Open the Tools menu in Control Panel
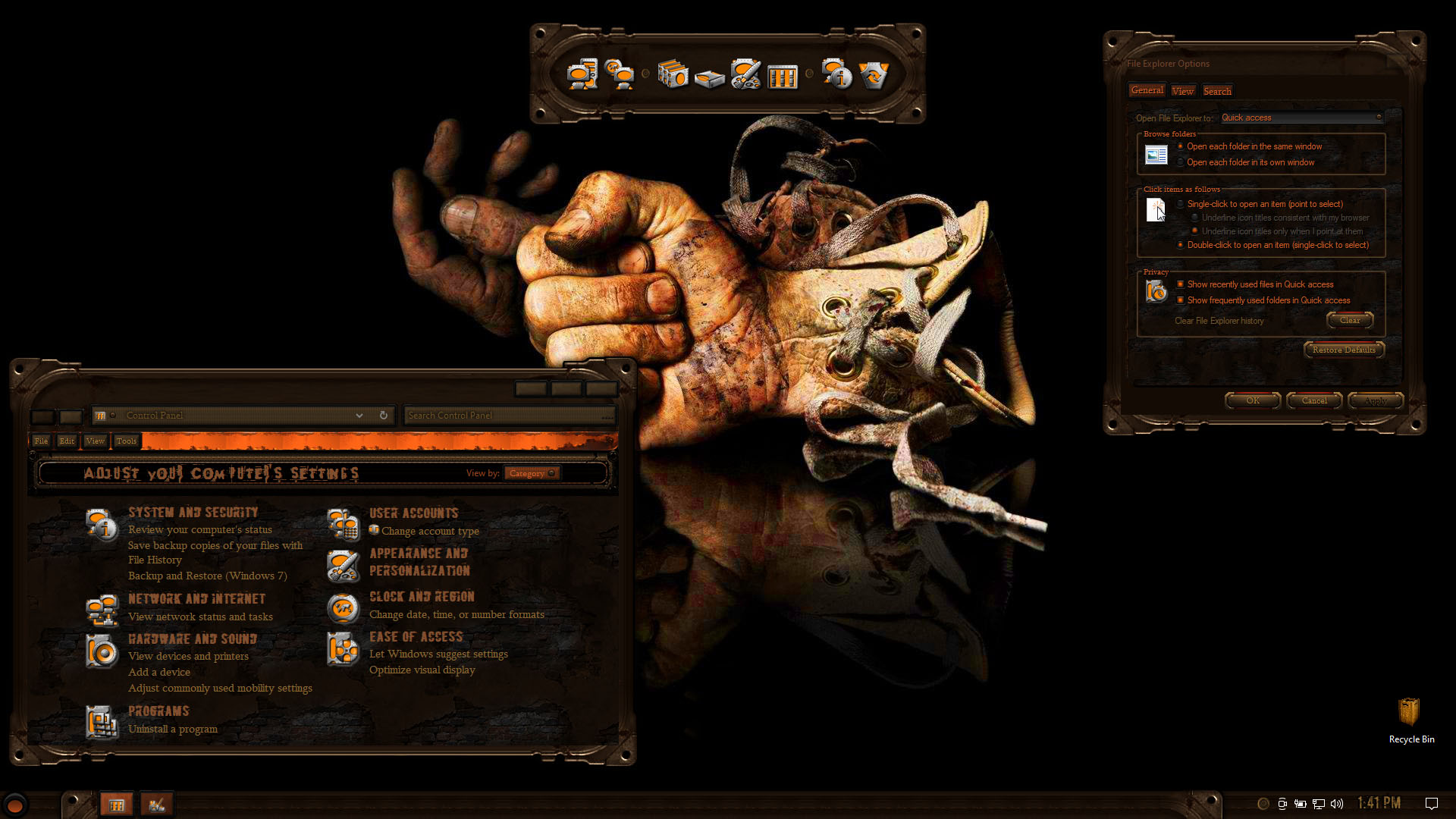The height and width of the screenshot is (819, 1456). pos(127,441)
